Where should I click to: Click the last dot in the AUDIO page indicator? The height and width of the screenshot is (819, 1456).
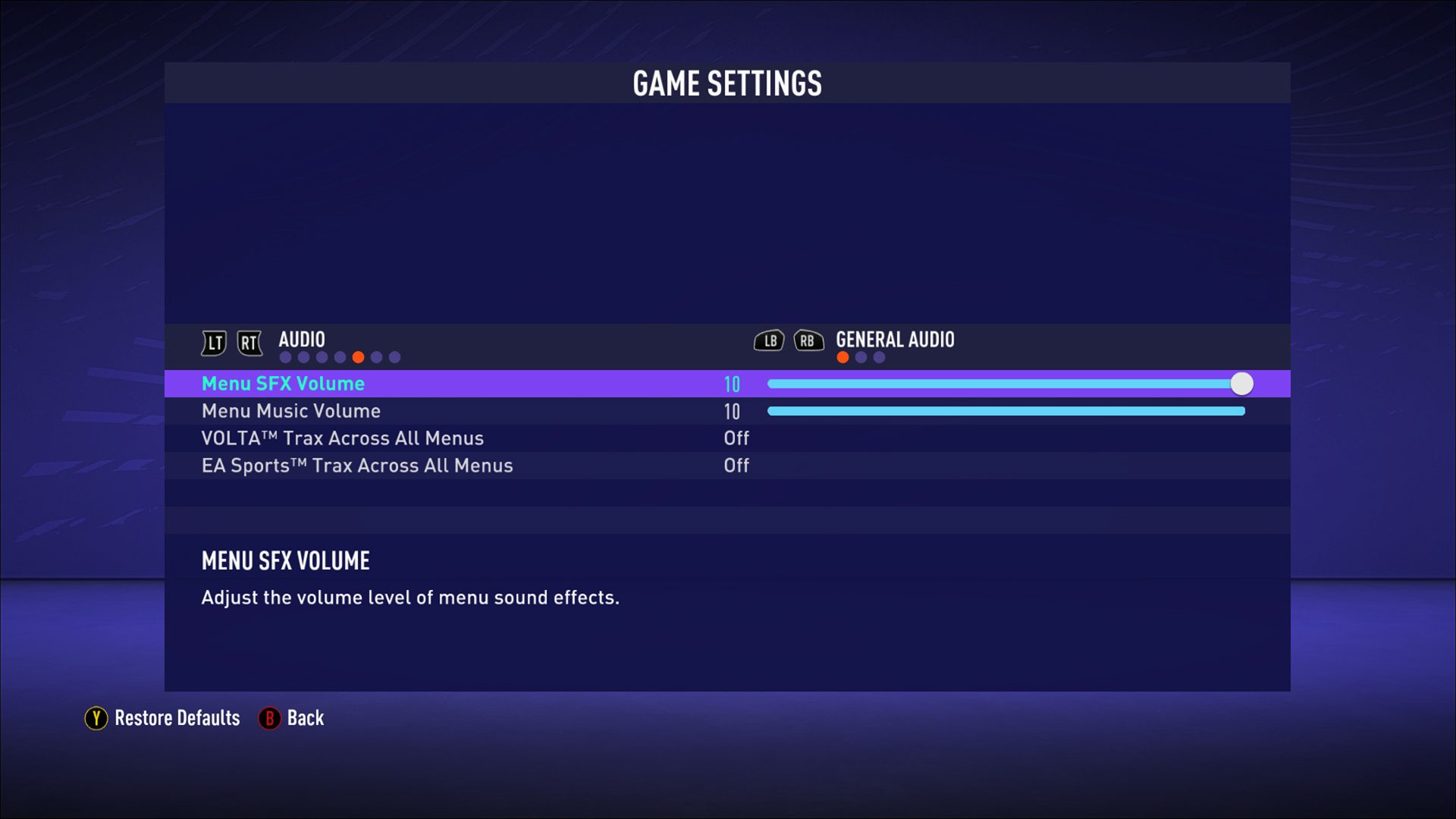pyautogui.click(x=394, y=355)
